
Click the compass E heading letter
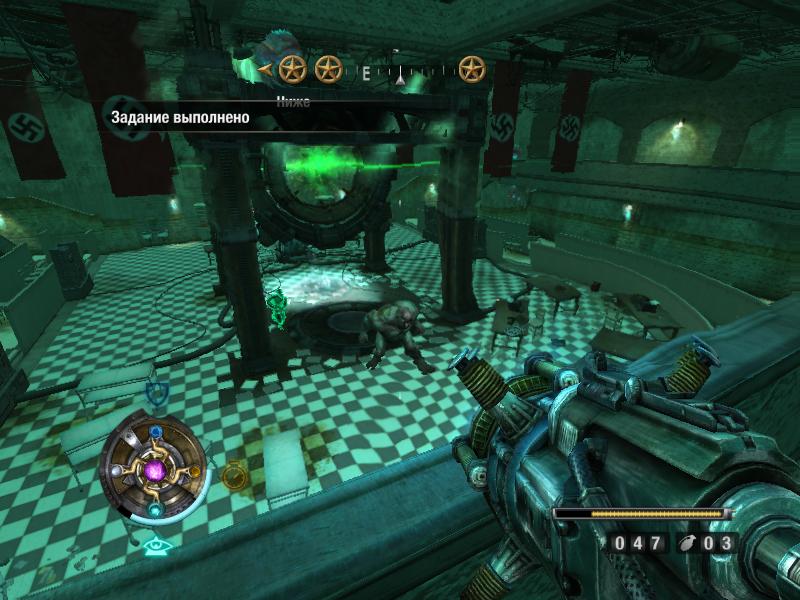point(366,72)
